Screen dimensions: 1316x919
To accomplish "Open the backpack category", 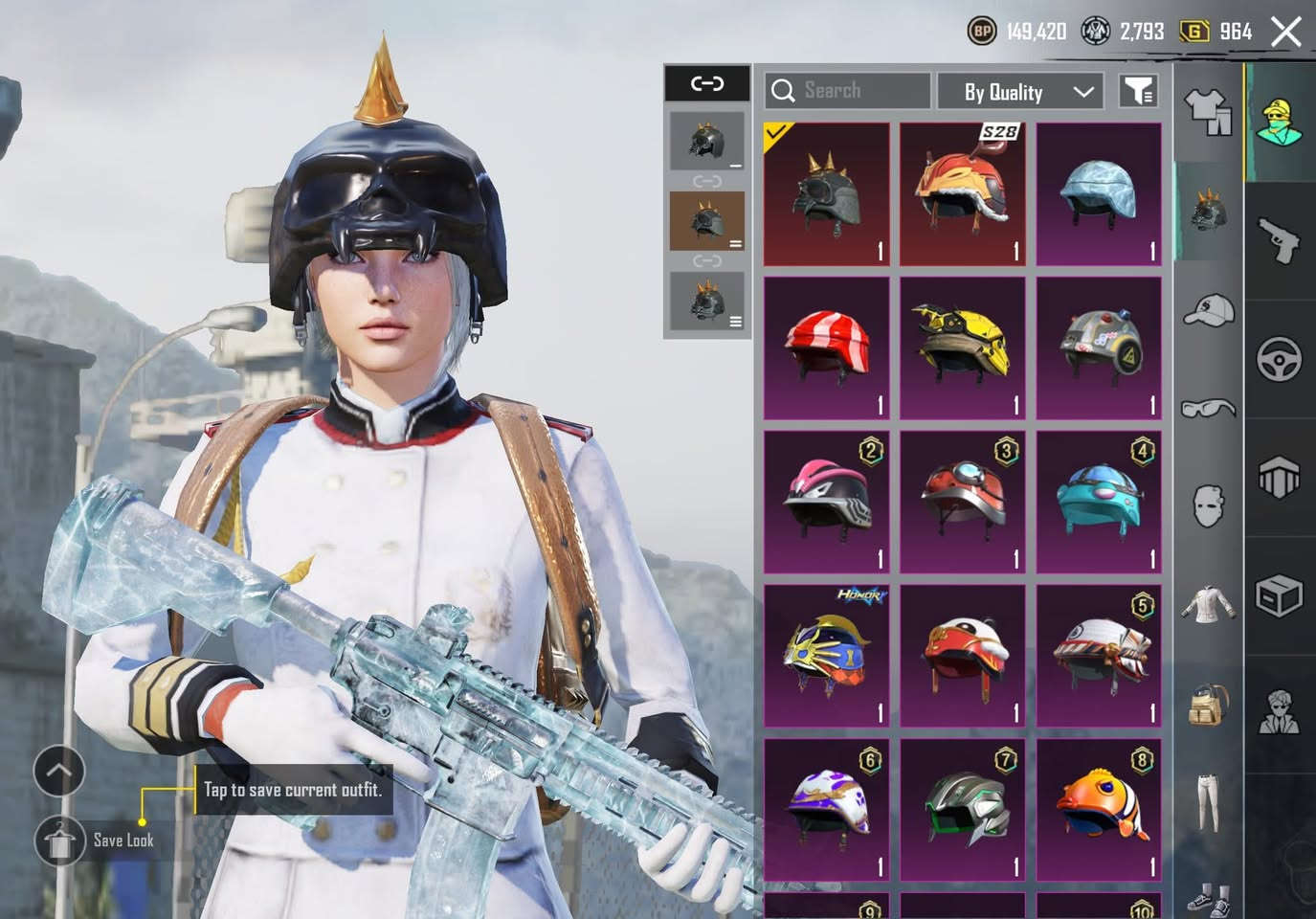I will point(1208,705).
